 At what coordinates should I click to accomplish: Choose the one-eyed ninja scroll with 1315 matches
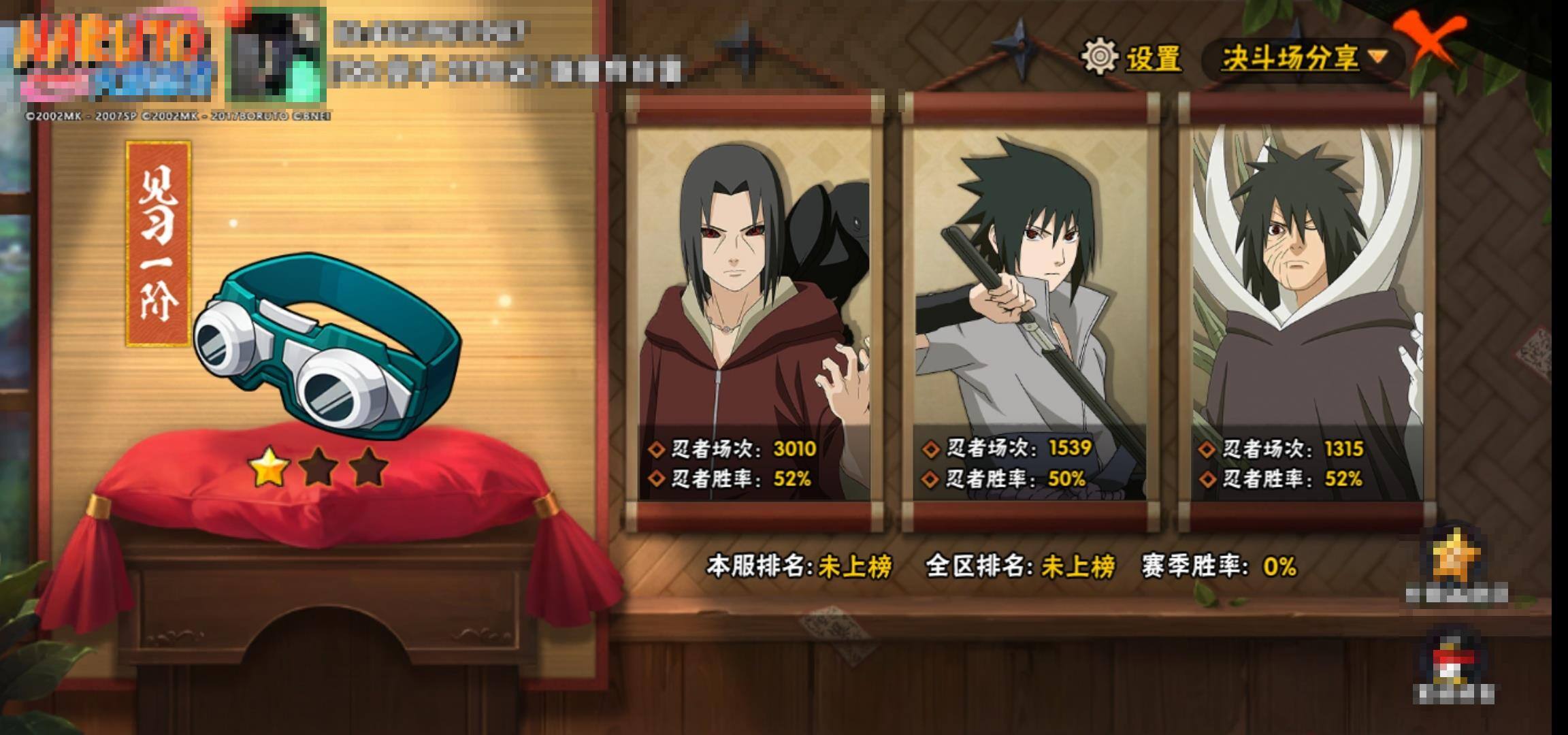click(x=1307, y=313)
